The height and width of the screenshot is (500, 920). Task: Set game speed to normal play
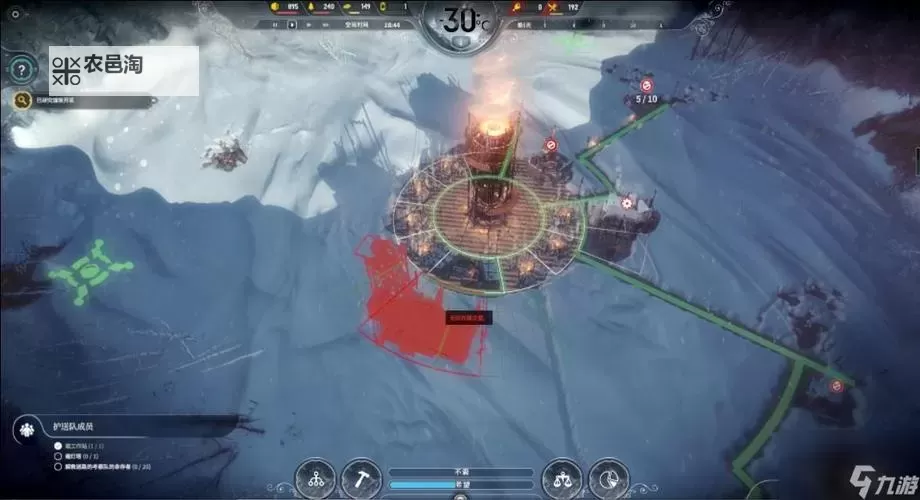(x=292, y=24)
